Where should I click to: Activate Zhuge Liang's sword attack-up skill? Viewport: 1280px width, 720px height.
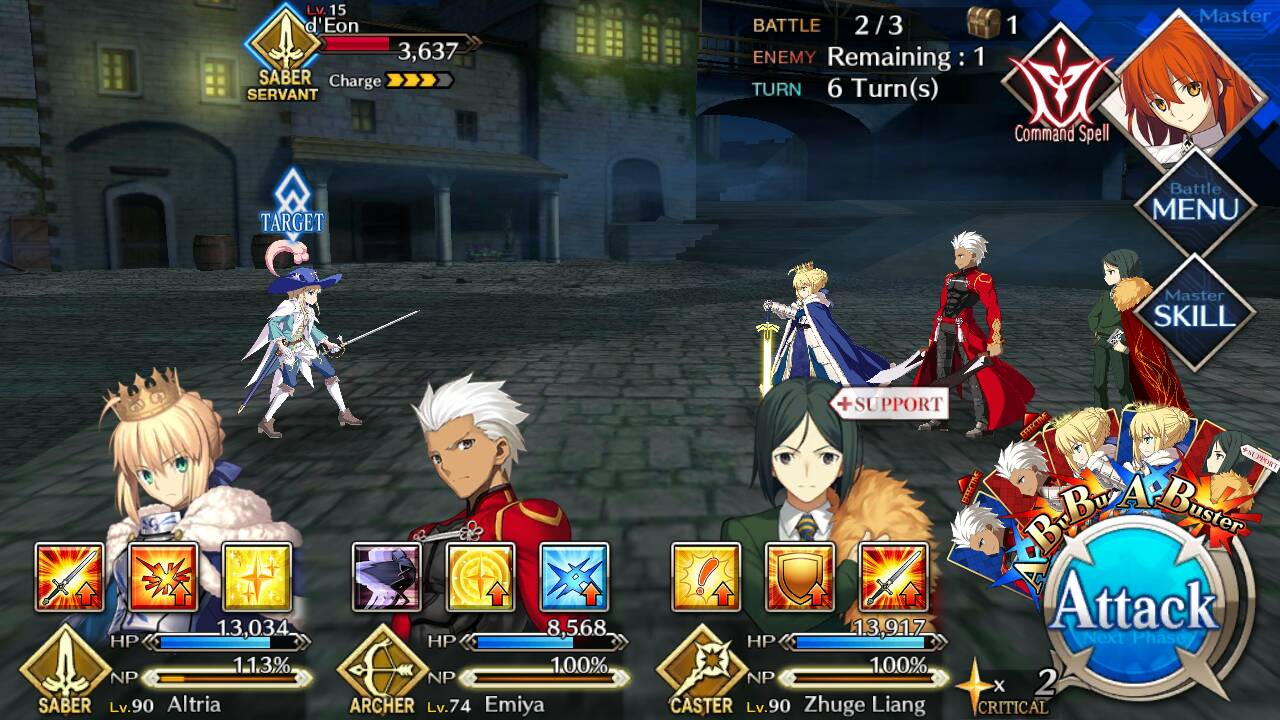pos(893,577)
